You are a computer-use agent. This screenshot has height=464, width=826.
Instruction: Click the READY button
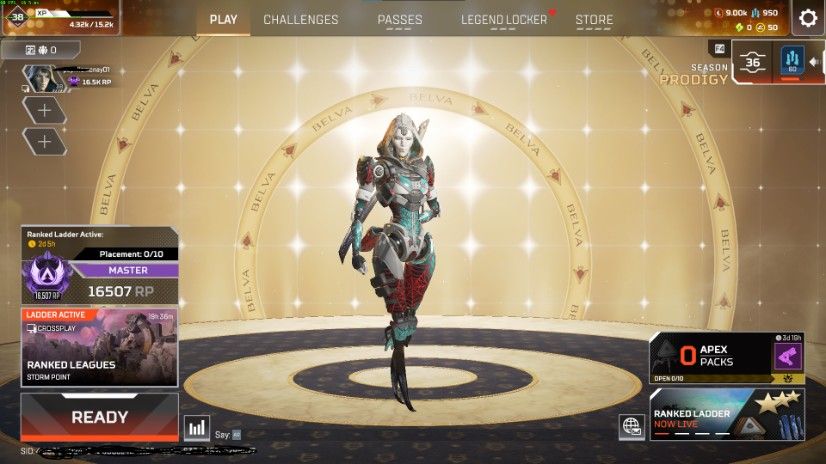(99, 417)
